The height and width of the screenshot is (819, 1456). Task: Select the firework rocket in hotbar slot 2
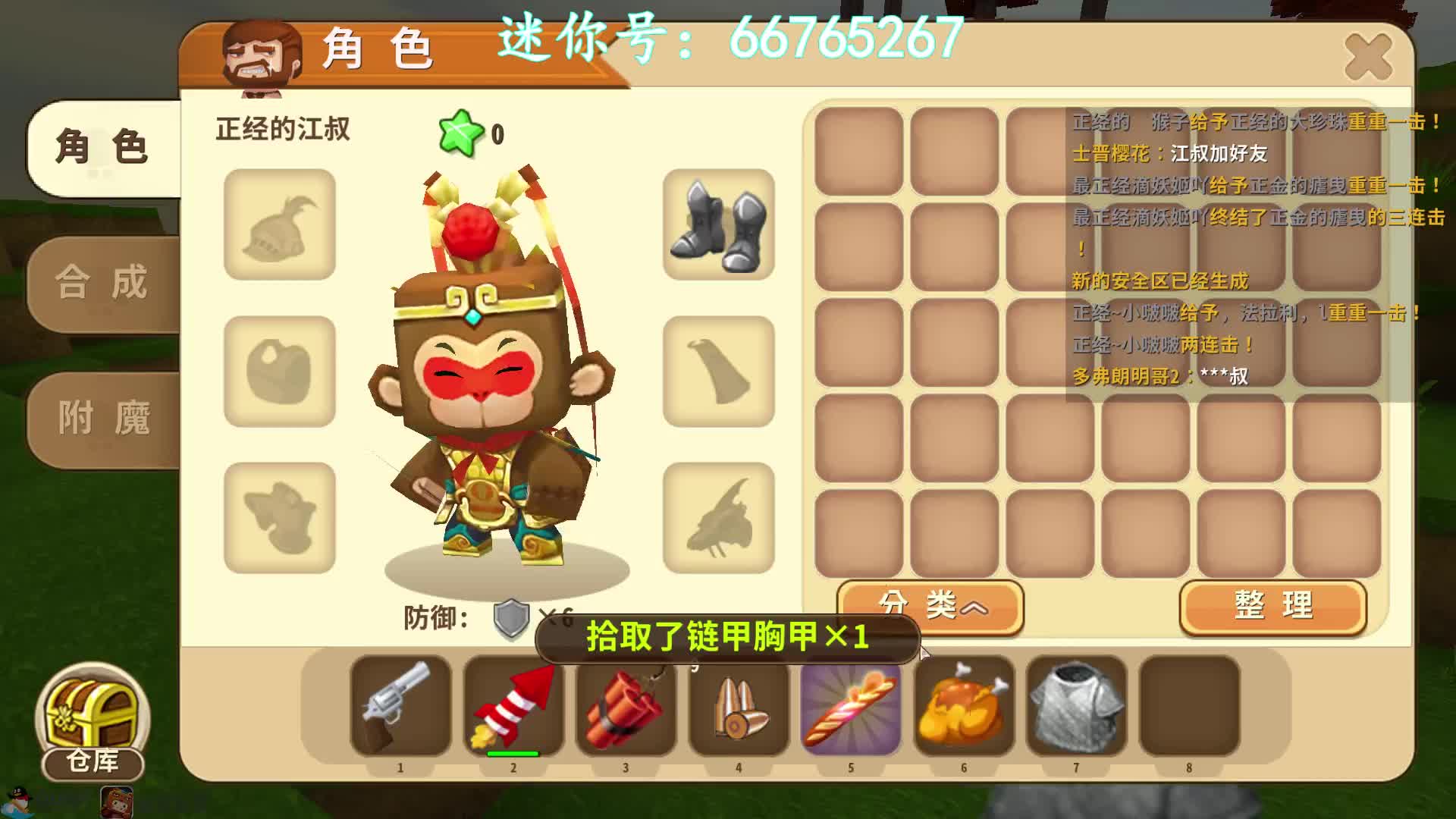513,711
